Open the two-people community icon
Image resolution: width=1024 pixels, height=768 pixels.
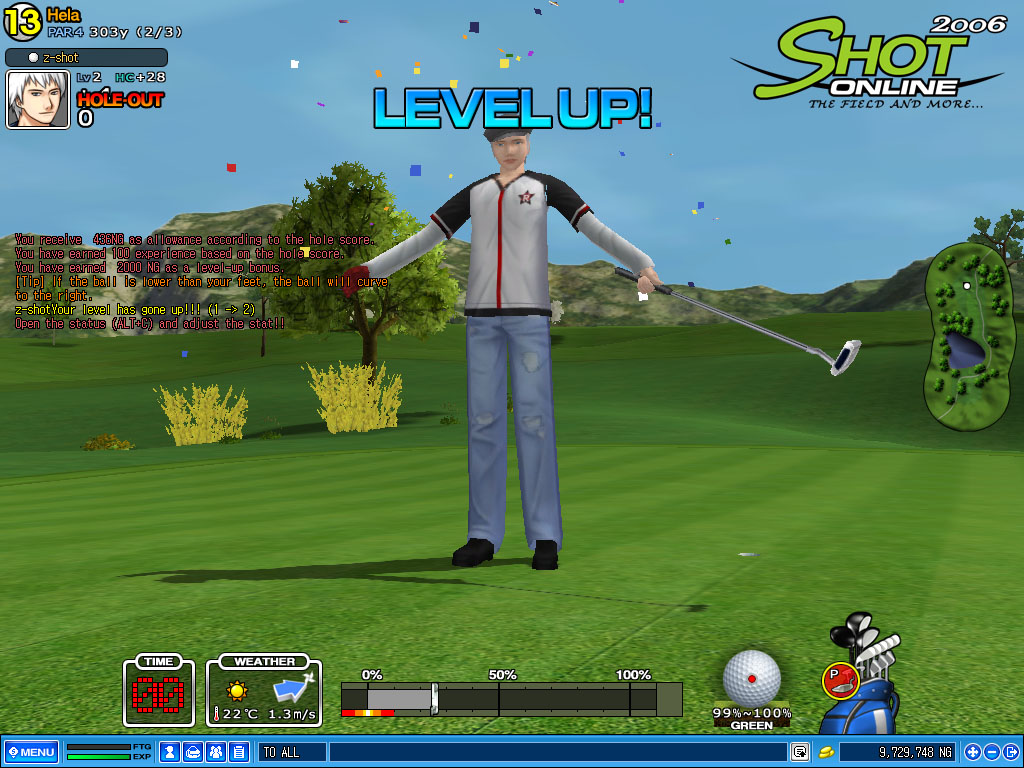pos(216,751)
